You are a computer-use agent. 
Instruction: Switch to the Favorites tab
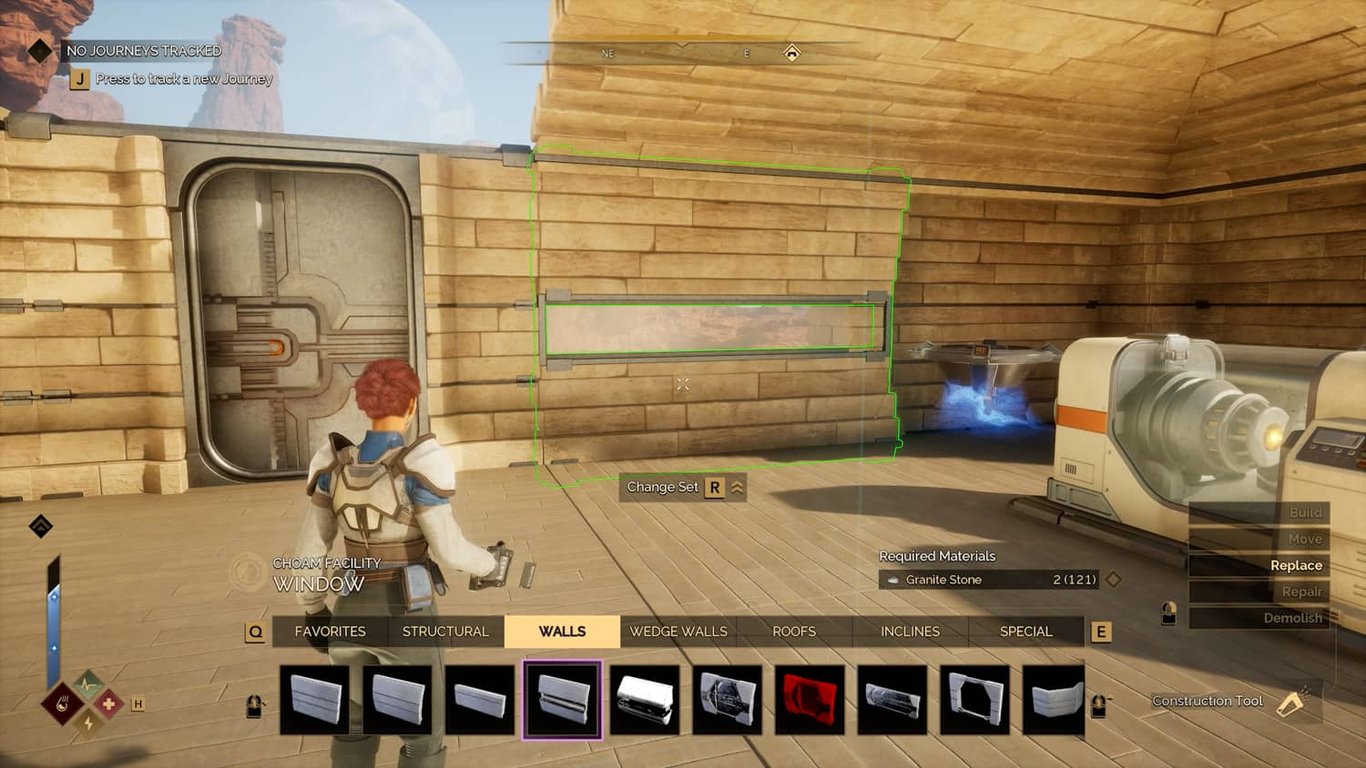tap(329, 631)
